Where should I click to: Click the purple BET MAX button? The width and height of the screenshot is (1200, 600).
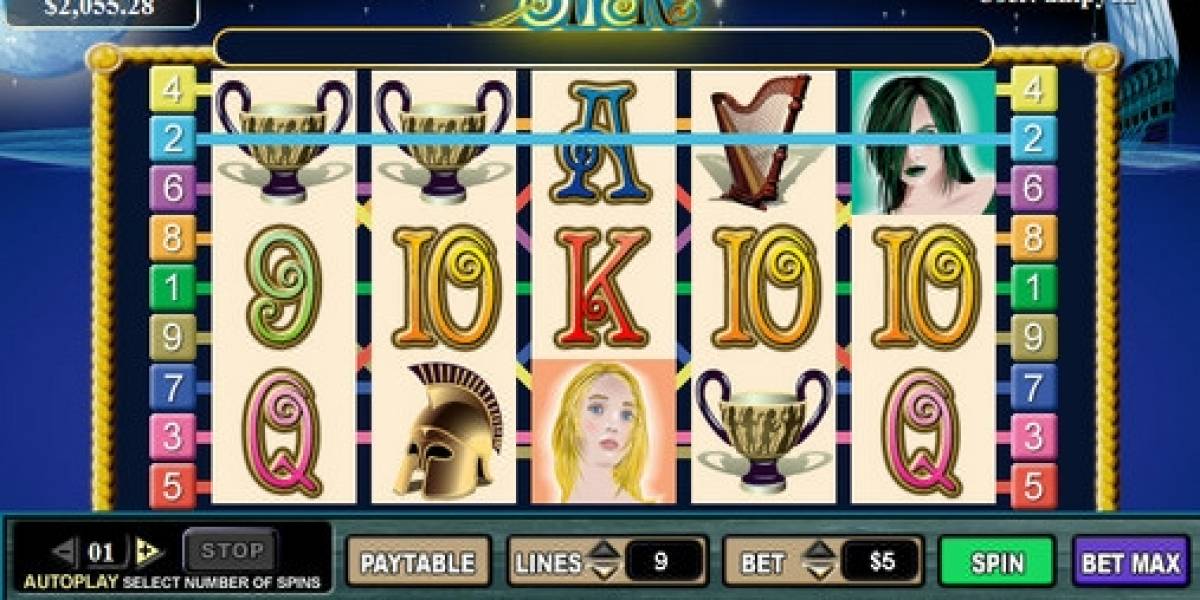click(x=1130, y=561)
